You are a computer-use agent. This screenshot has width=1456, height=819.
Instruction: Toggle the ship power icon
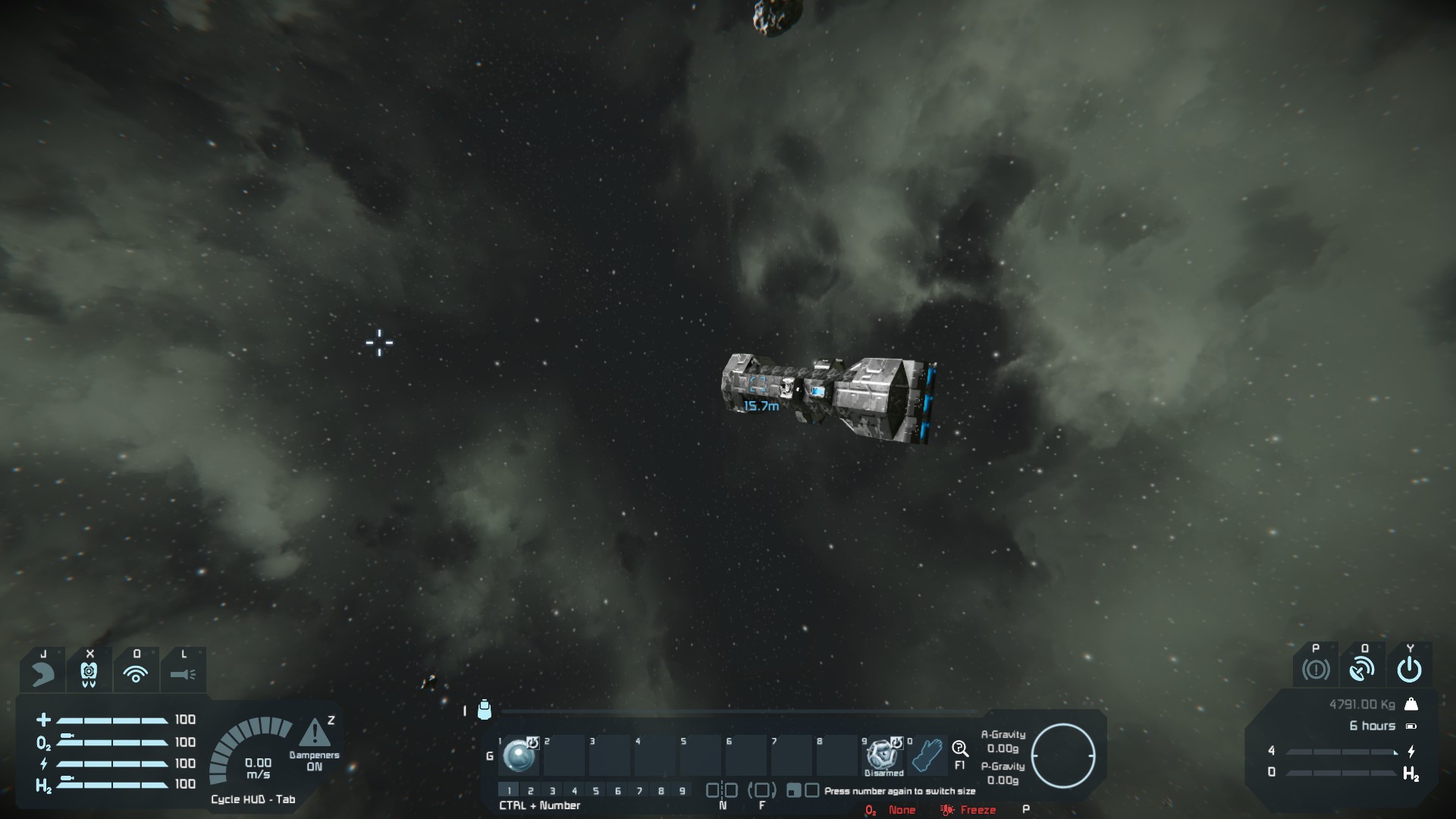tap(1409, 670)
